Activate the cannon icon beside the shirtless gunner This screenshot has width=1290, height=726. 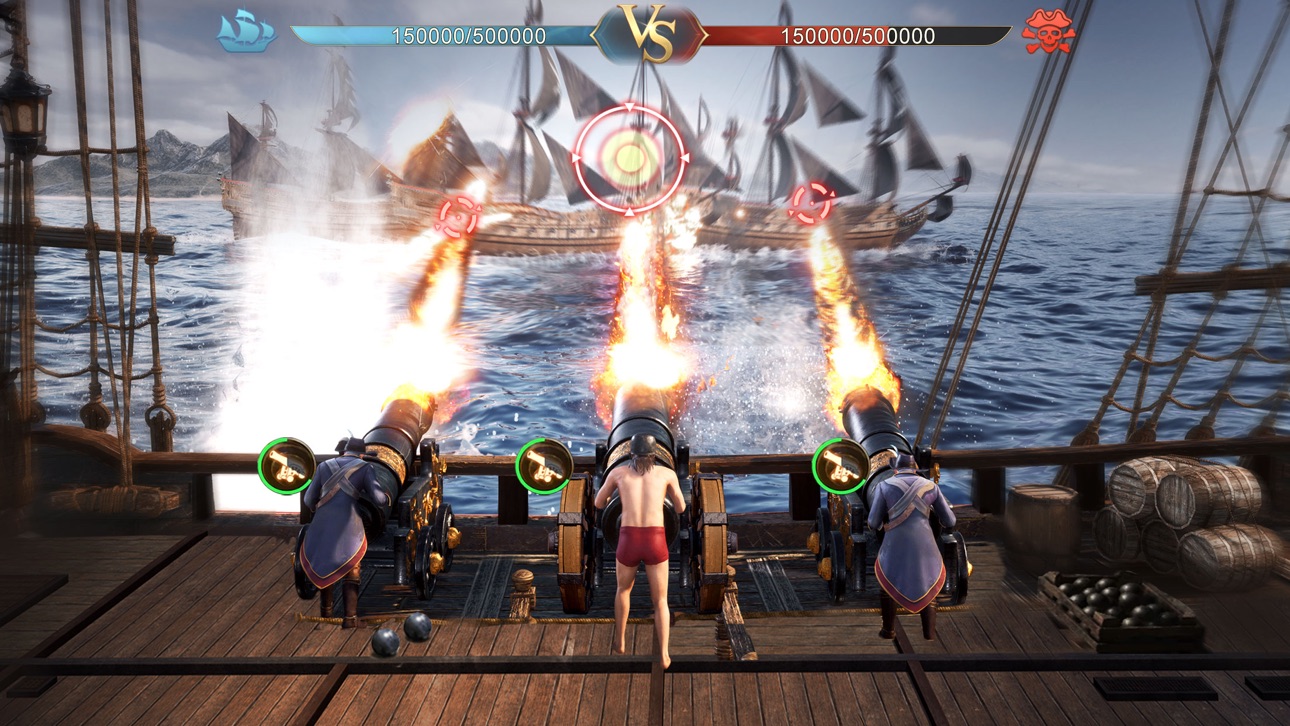(x=544, y=466)
